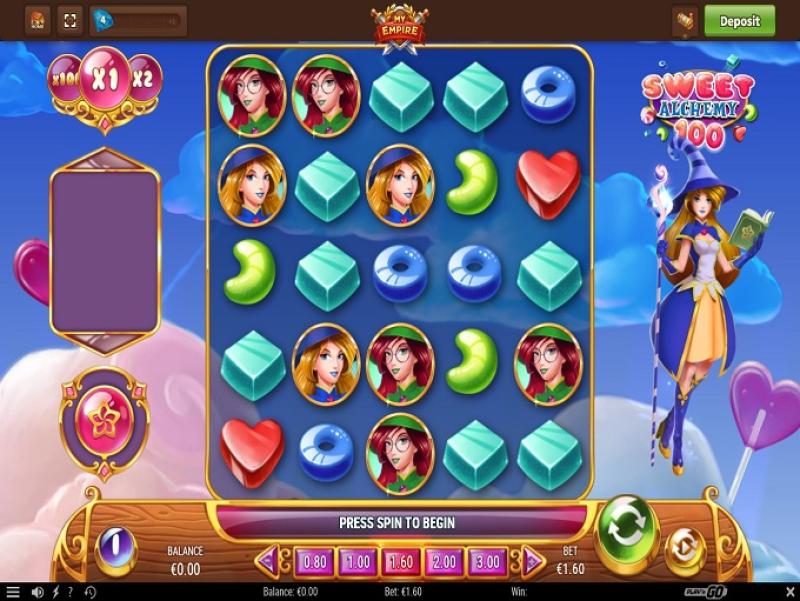Select the 1.60 bet value
This screenshot has width=800, height=601.
coord(401,562)
